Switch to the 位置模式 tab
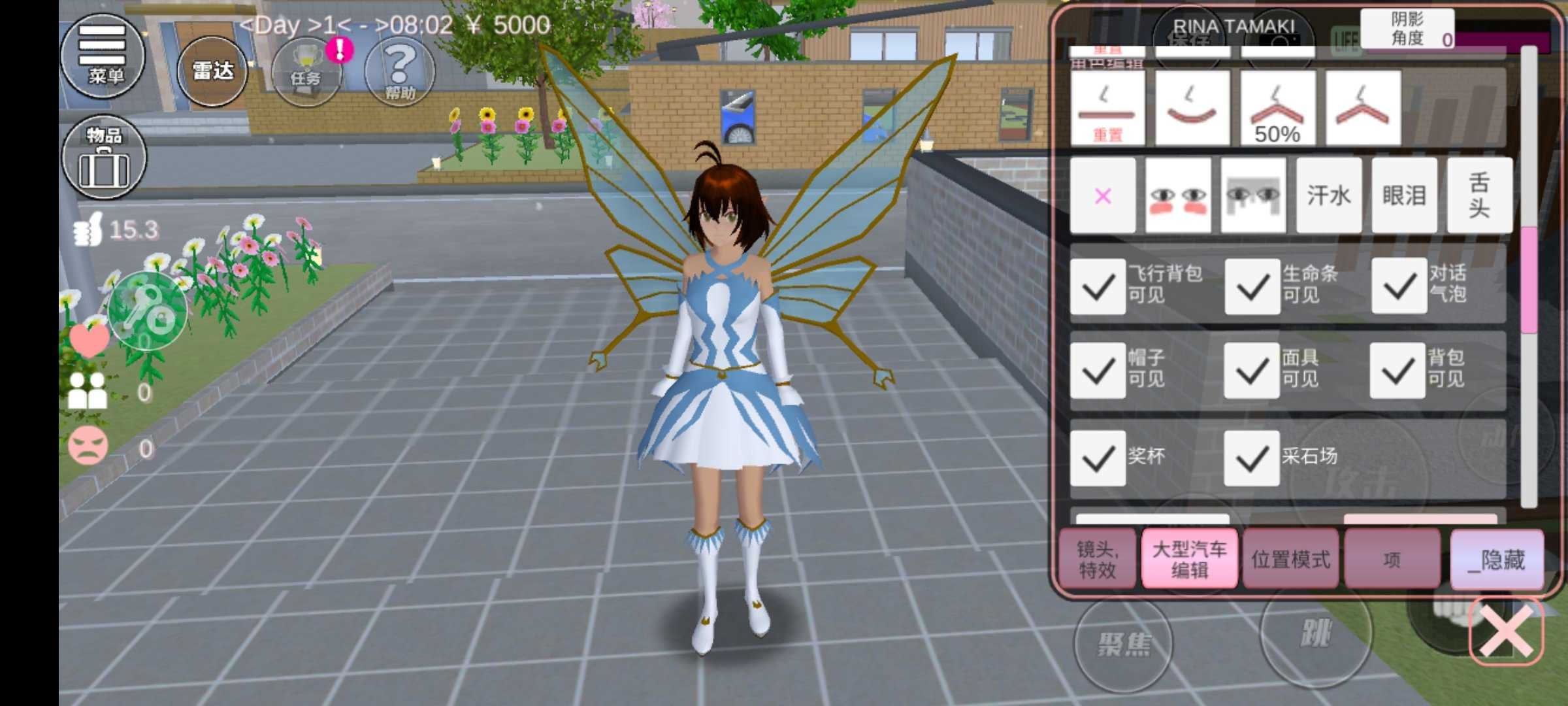The width and height of the screenshot is (1568, 706). (x=1290, y=560)
